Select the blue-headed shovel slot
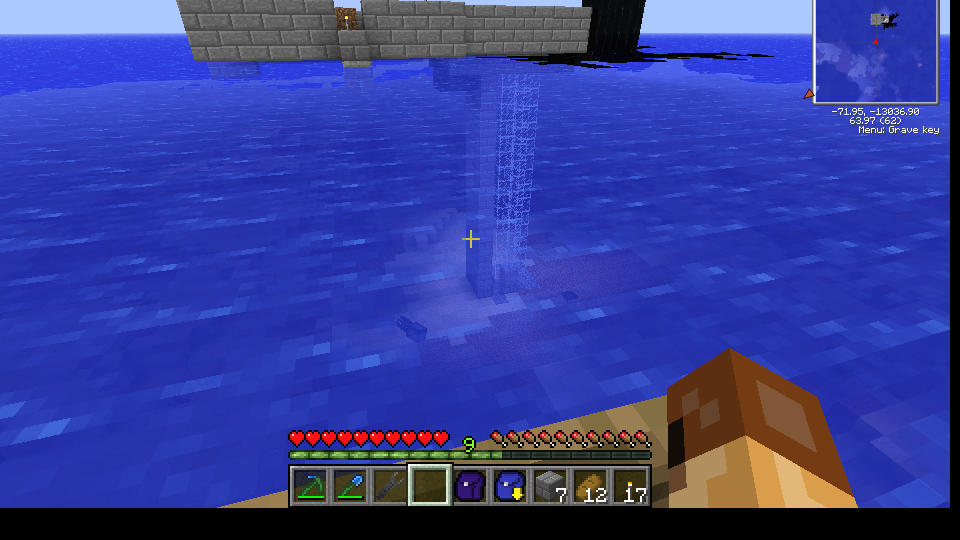Viewport: 960px width, 540px height. (x=350, y=486)
